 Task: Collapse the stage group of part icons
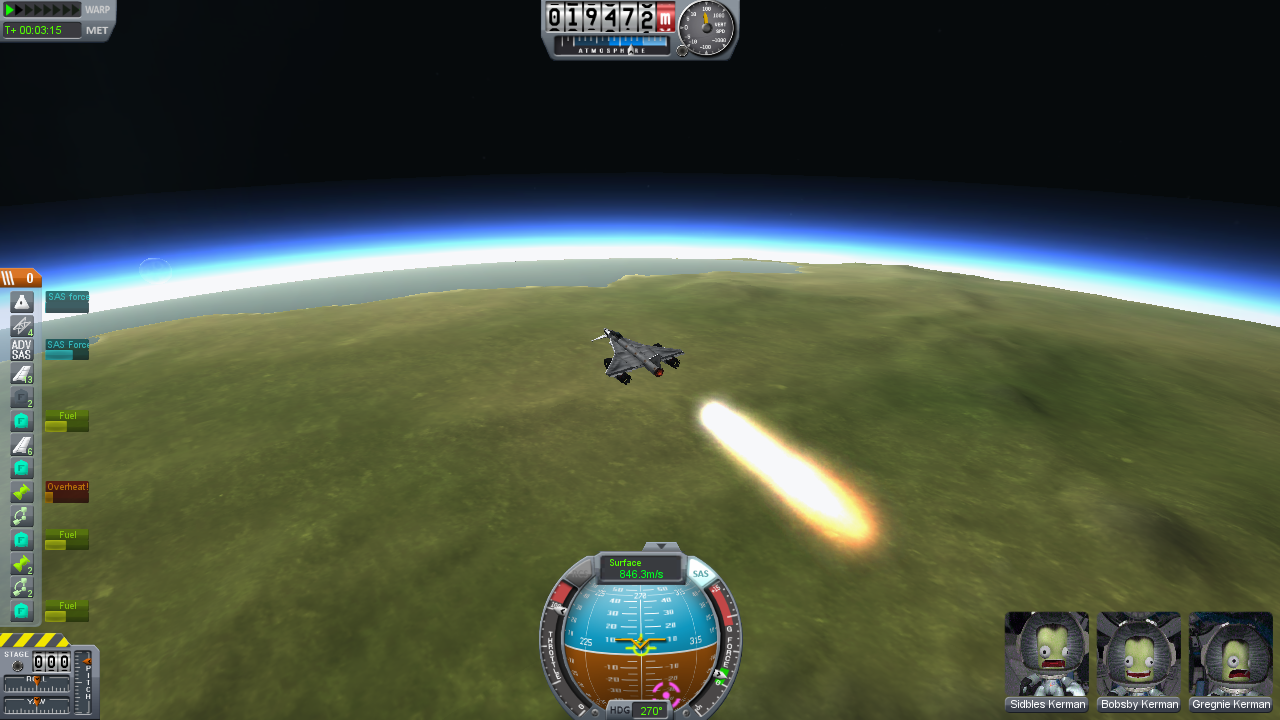point(11,277)
